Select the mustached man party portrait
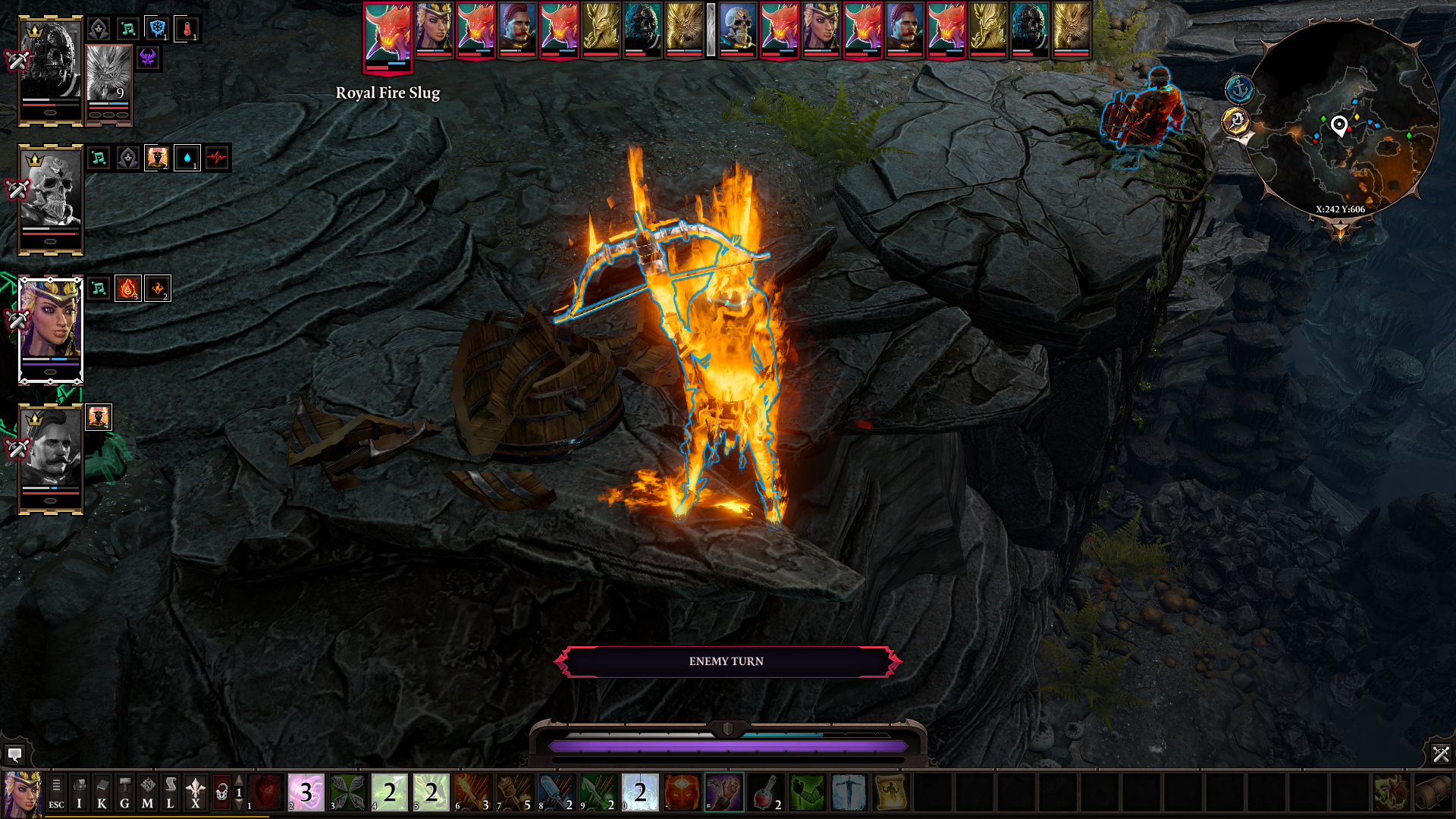The image size is (1456, 819). click(51, 450)
